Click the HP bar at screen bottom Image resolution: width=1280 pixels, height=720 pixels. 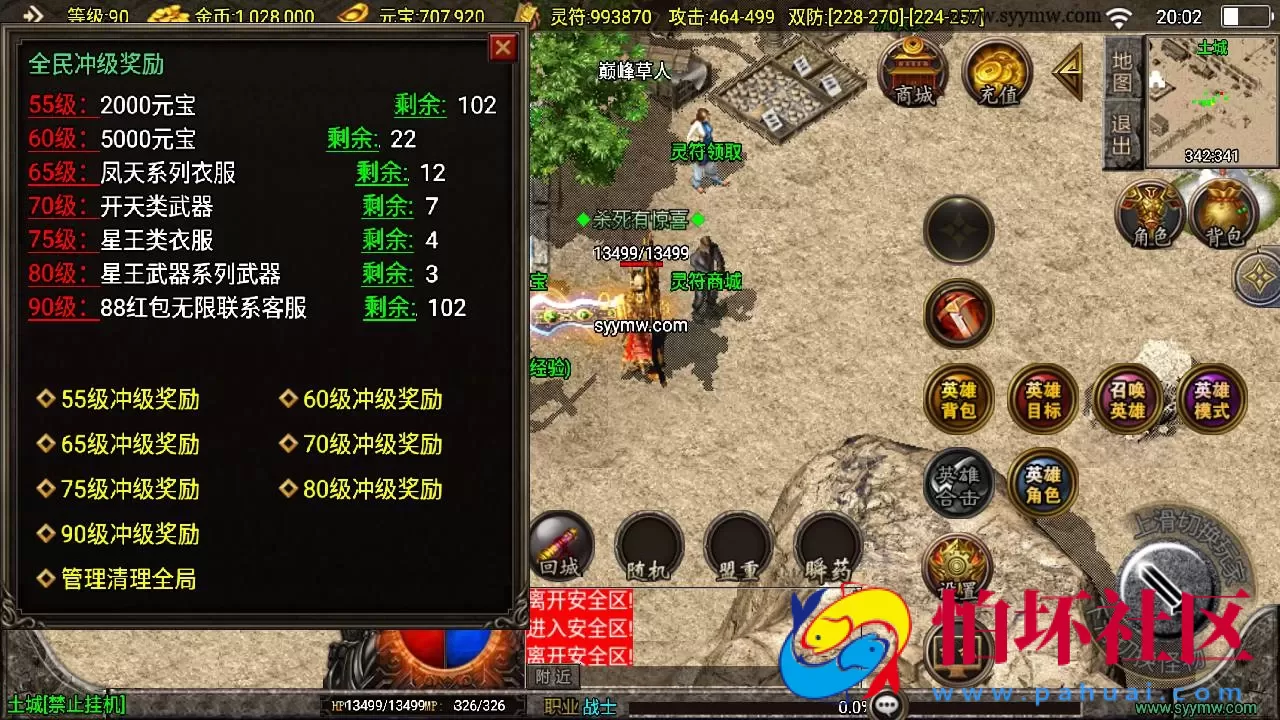380,705
